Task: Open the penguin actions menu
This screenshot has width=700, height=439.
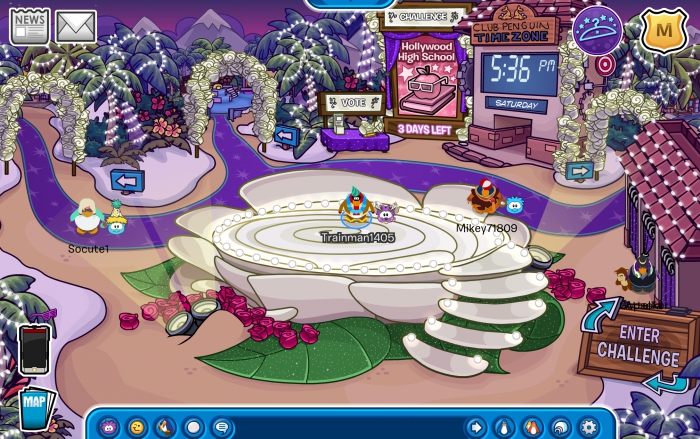Action: coord(165,427)
